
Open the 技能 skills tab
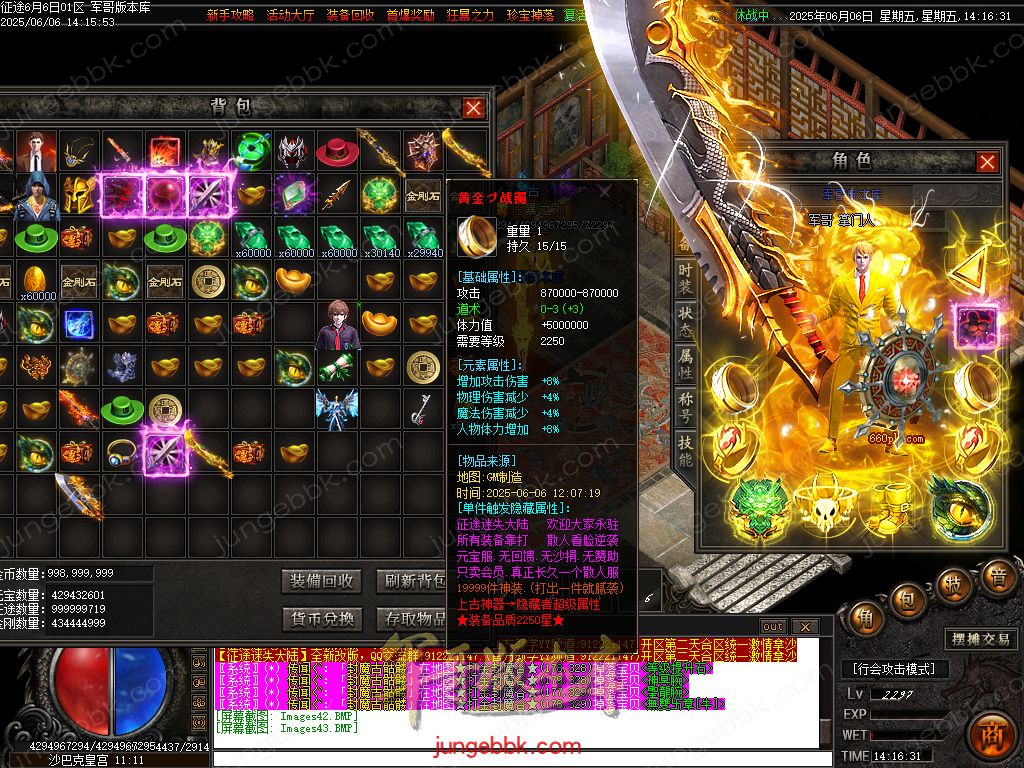[x=685, y=449]
